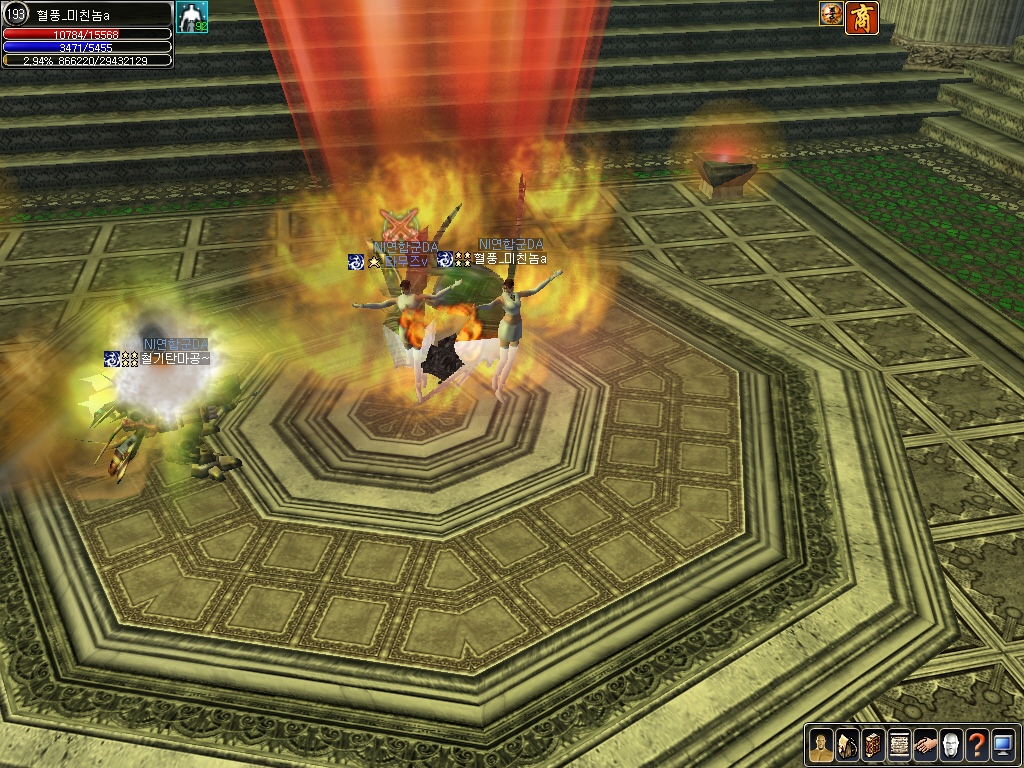Open system options via the monitor icon

(x=1003, y=745)
